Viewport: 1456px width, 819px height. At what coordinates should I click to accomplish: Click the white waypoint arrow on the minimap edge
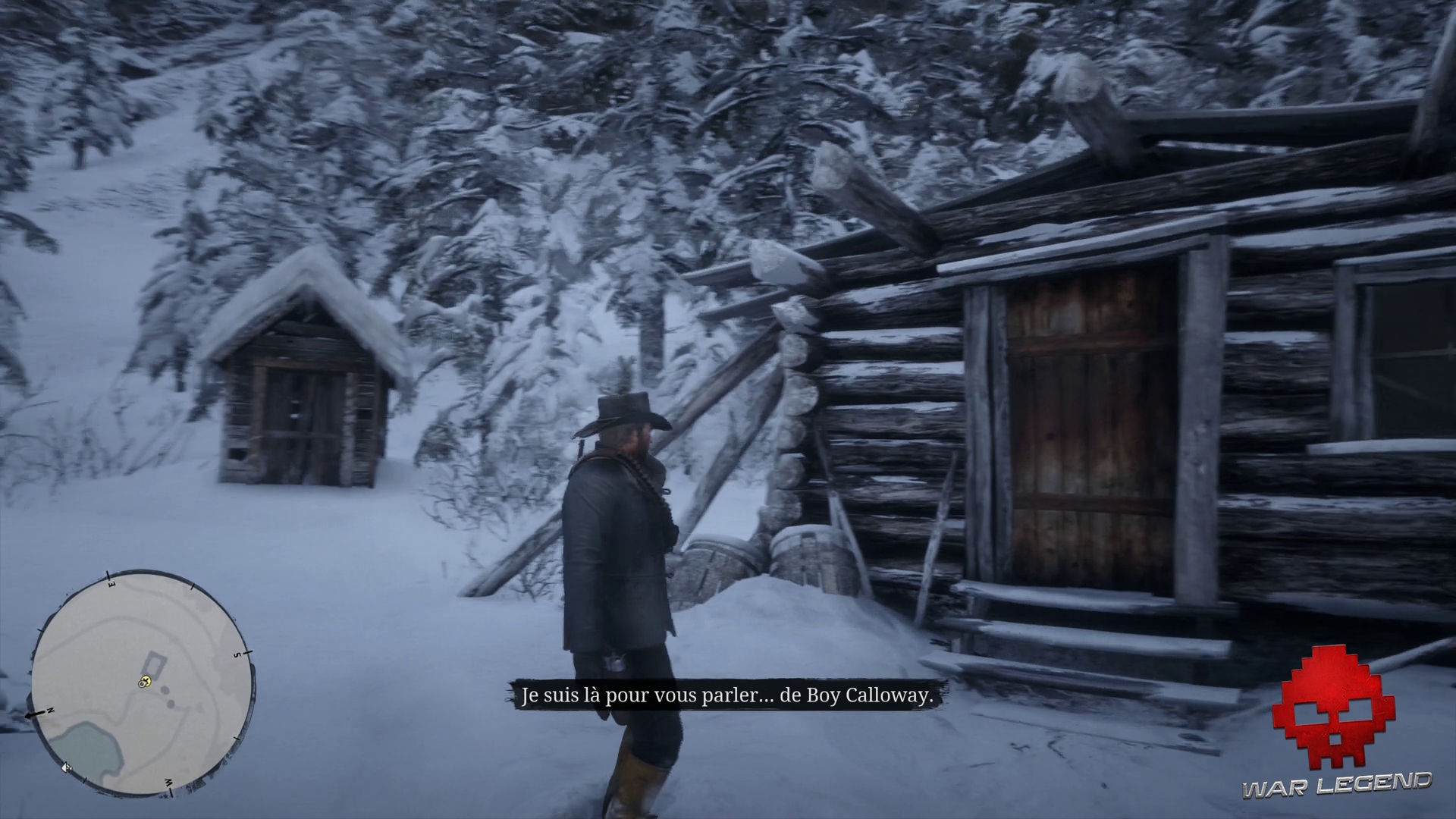coord(67,768)
